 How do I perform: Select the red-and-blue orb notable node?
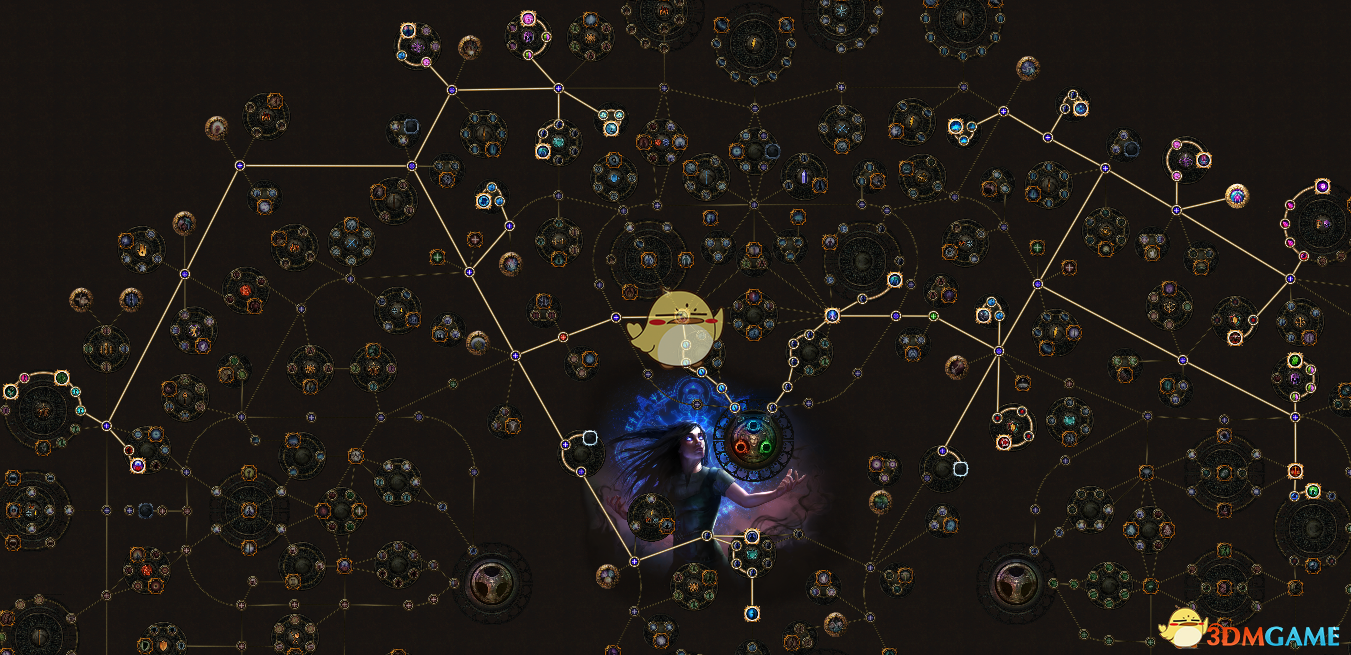[x=138, y=464]
